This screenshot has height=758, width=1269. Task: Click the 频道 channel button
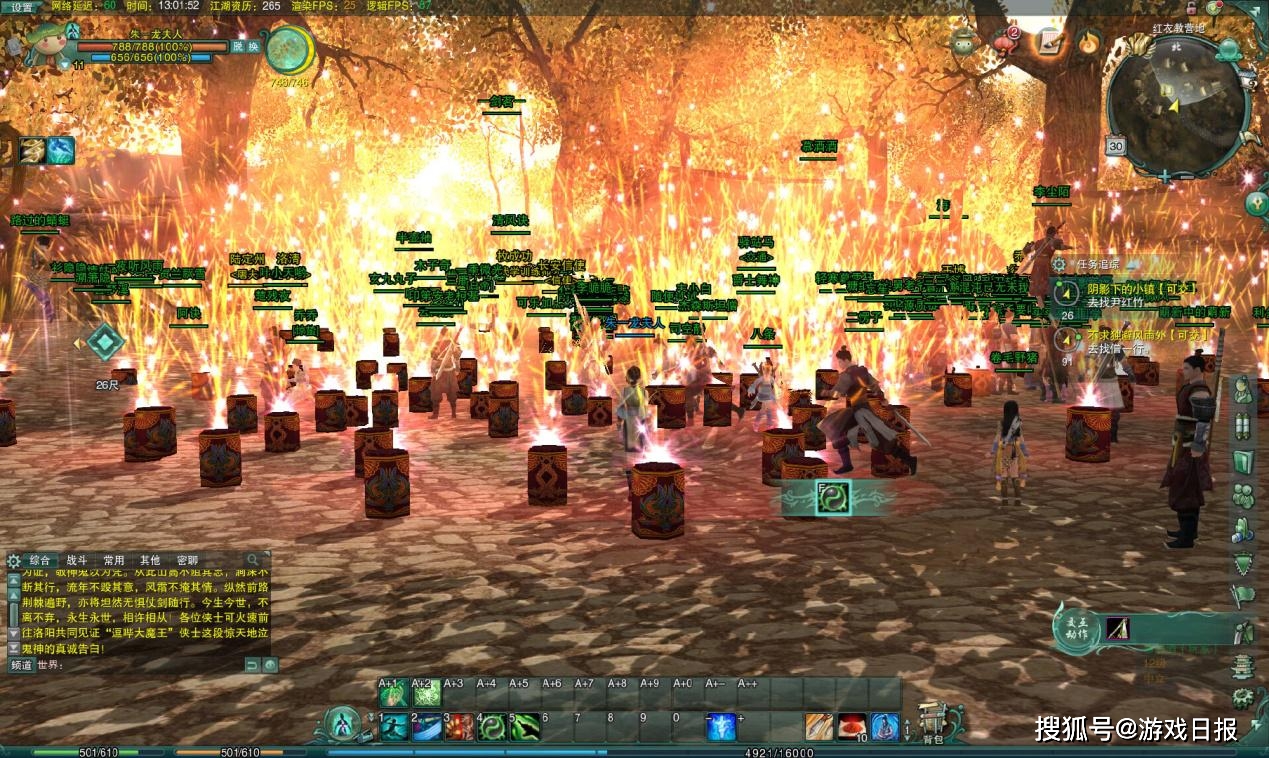pos(21,664)
